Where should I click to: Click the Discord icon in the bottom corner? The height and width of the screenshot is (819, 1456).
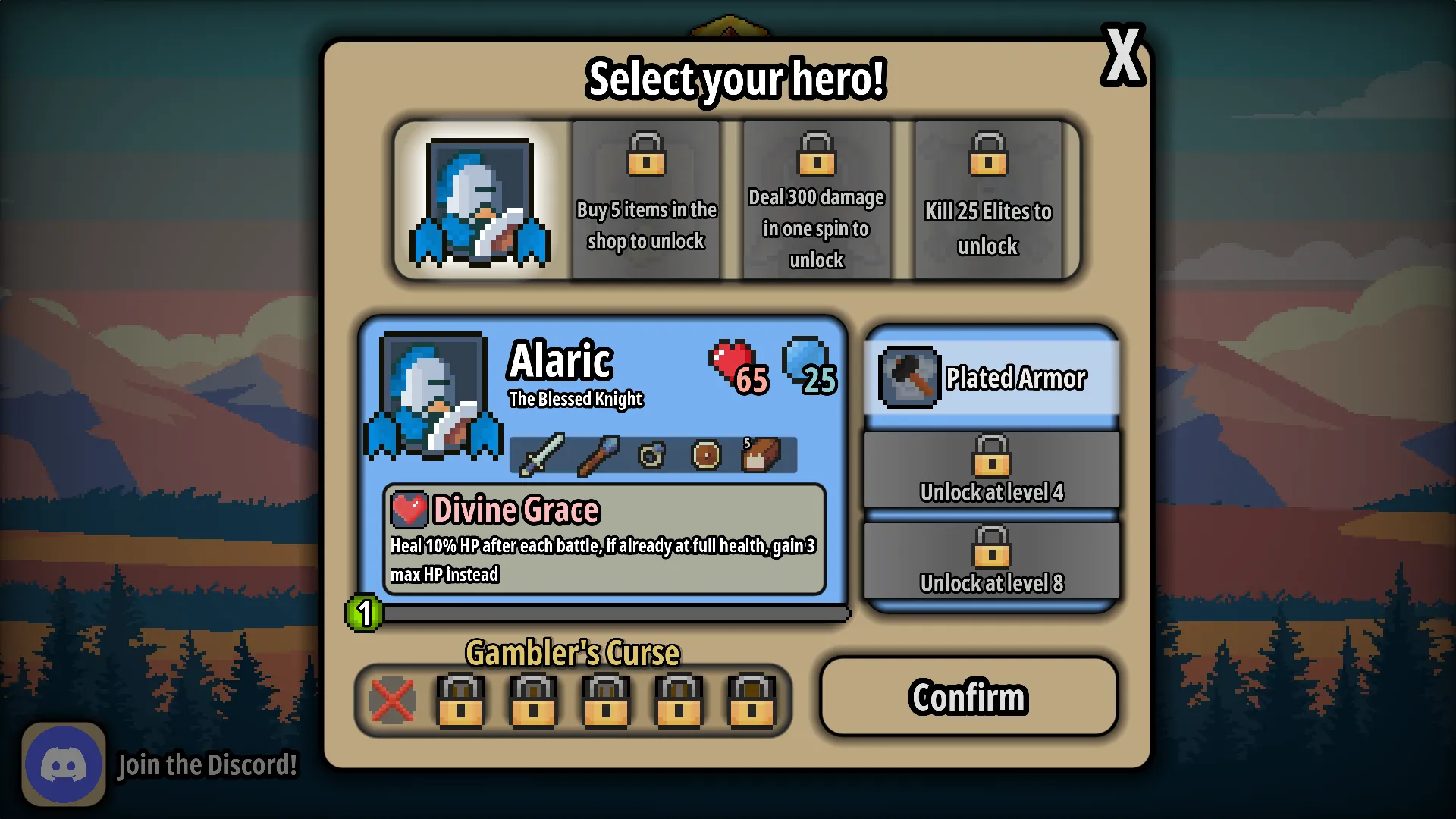tap(64, 764)
